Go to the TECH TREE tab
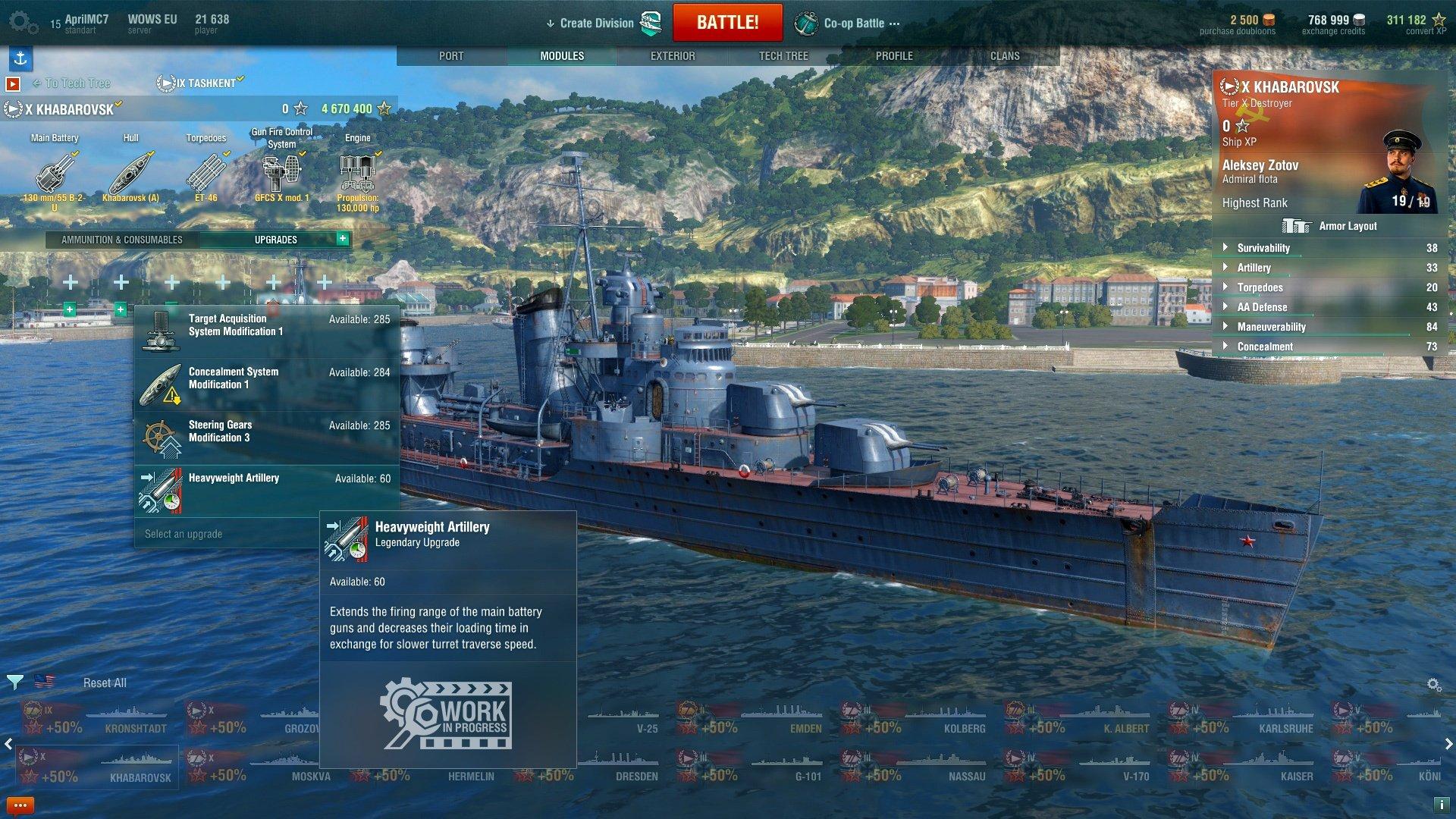 coord(783,56)
